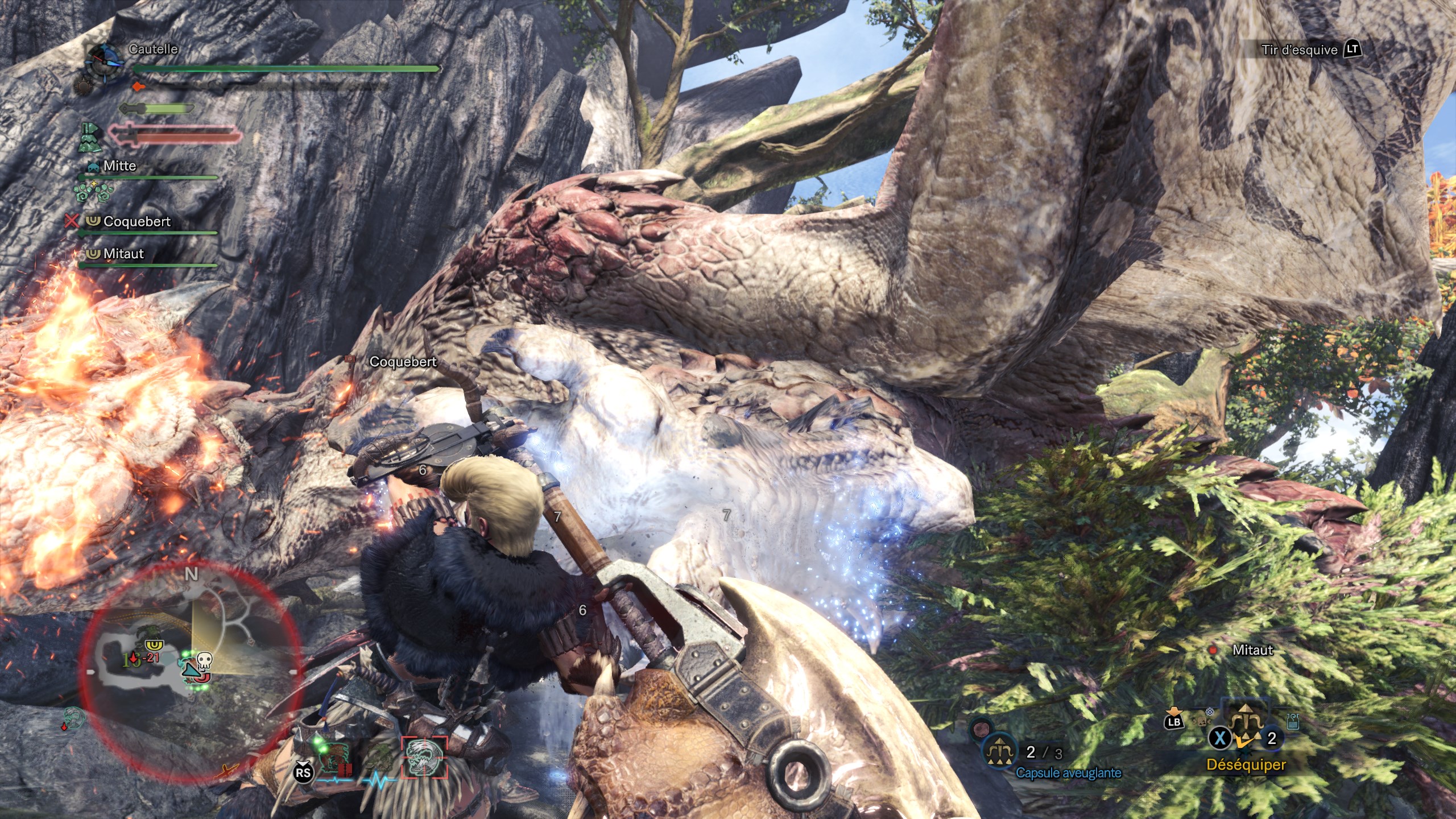
Task: Select party member Coquebert in list
Action: click(136, 221)
